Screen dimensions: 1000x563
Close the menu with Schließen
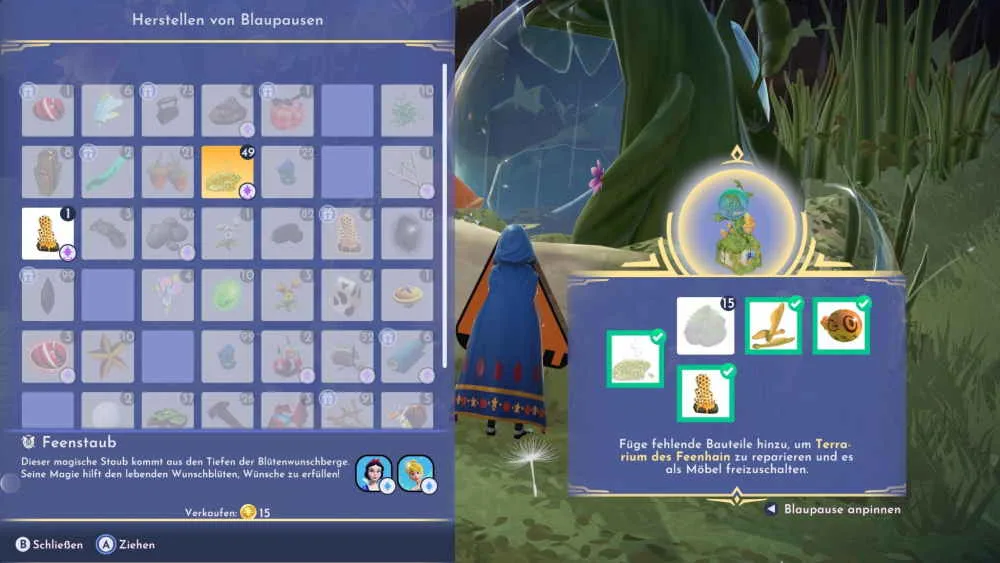pyautogui.click(x=48, y=545)
